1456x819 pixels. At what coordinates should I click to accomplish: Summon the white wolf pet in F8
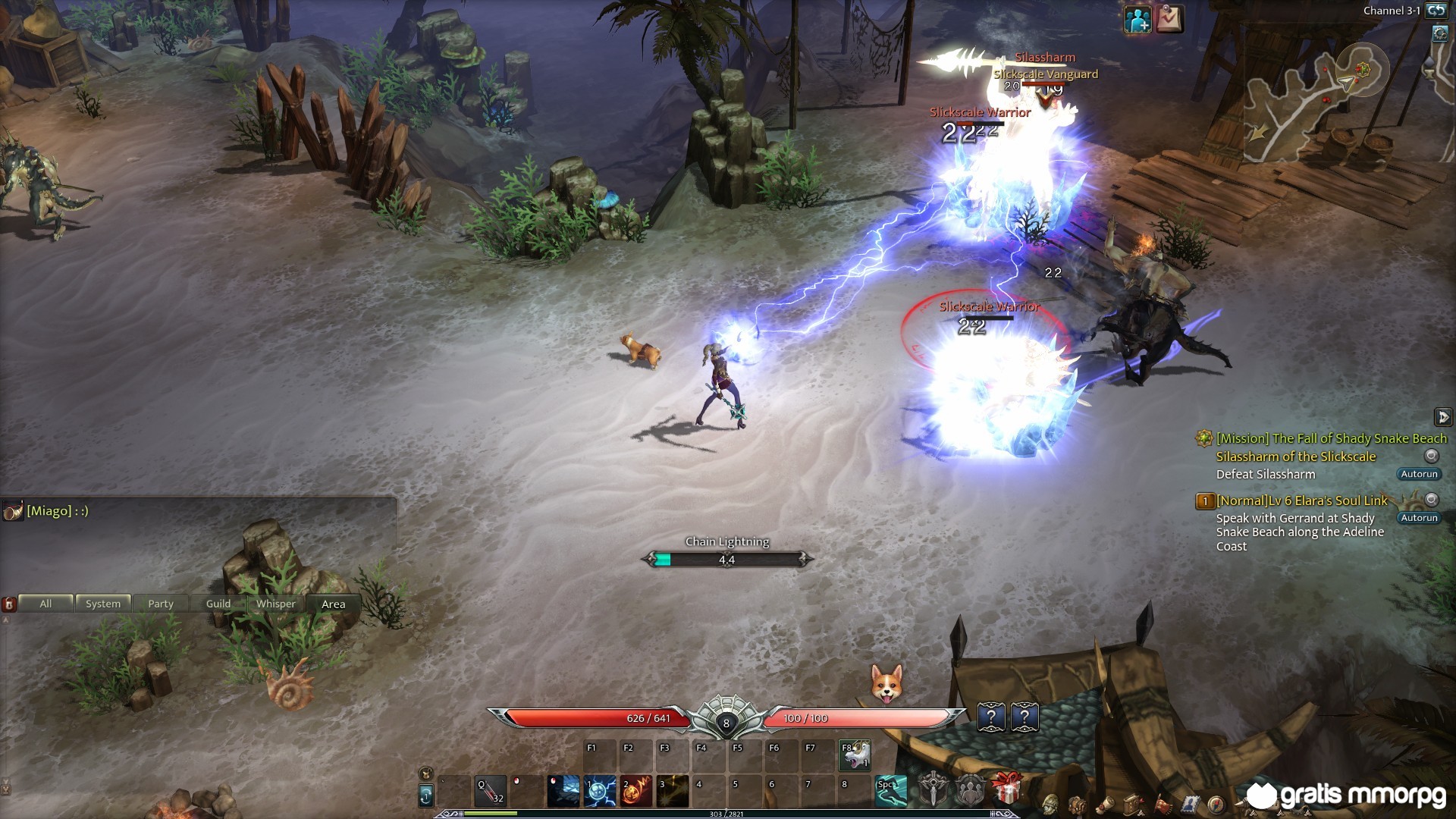coord(855,756)
